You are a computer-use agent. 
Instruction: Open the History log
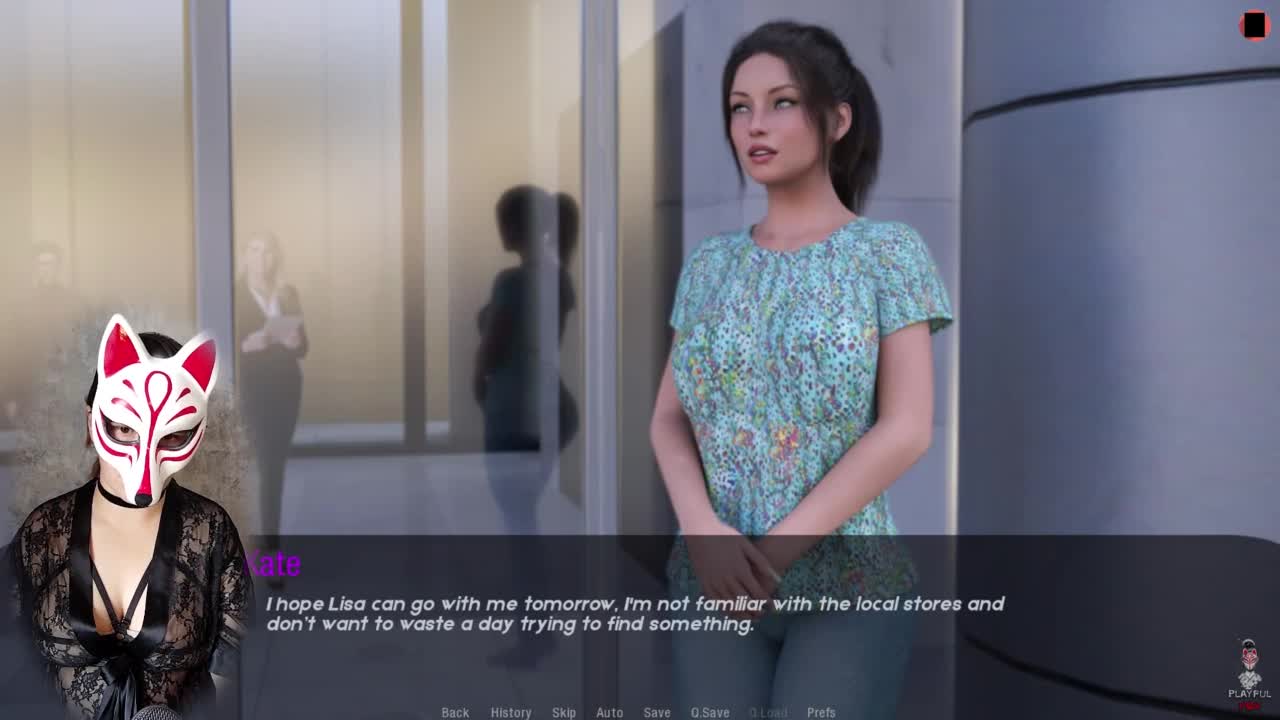pos(510,712)
